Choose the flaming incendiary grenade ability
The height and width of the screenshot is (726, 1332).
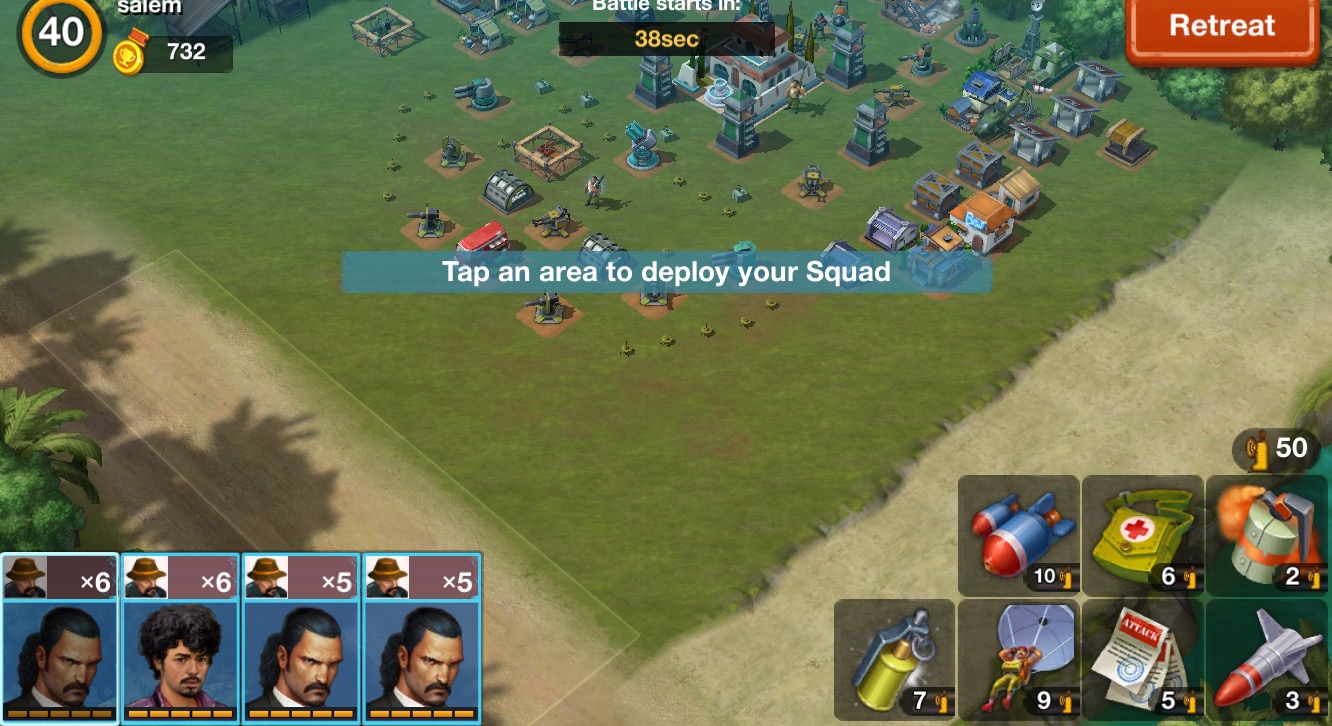[1267, 536]
